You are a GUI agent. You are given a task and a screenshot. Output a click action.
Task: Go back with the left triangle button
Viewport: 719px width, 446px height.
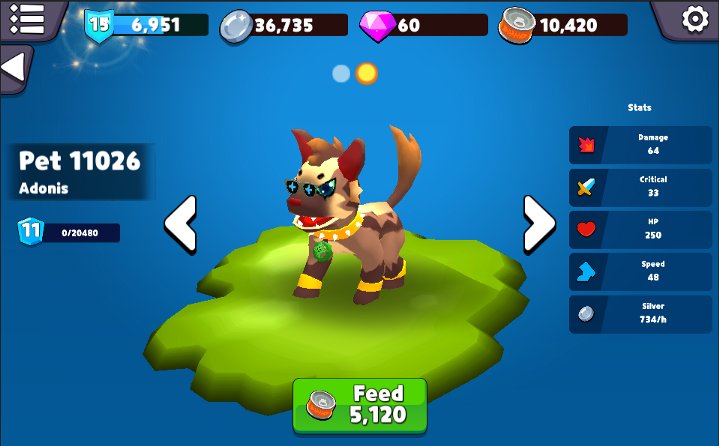(14, 68)
